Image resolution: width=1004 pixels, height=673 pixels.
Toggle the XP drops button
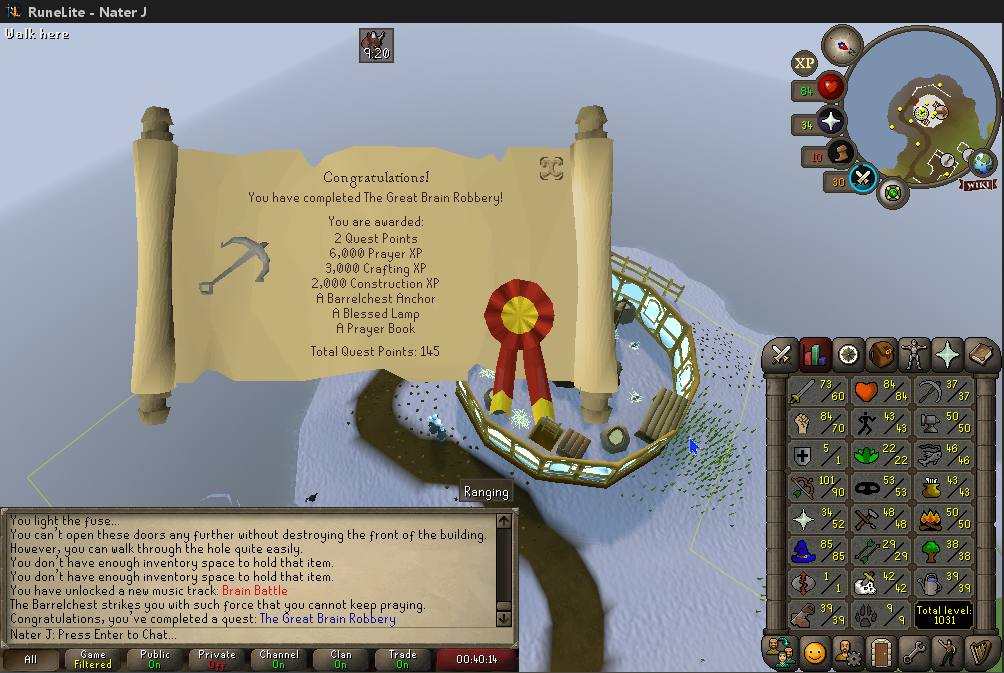click(x=805, y=63)
